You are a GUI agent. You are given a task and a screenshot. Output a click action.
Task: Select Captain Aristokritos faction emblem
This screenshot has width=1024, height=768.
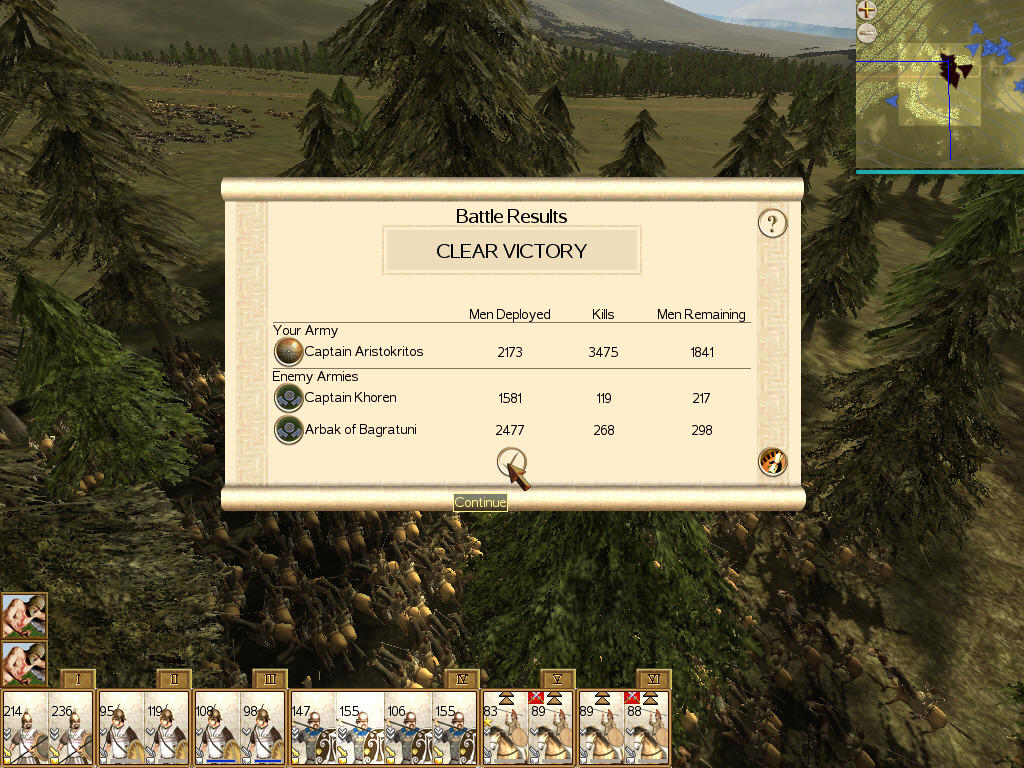point(288,352)
